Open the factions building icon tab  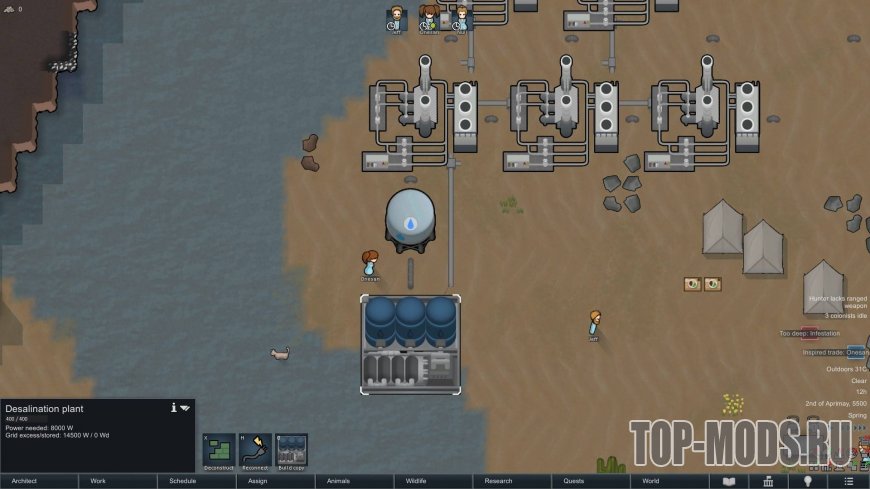[x=768, y=481]
